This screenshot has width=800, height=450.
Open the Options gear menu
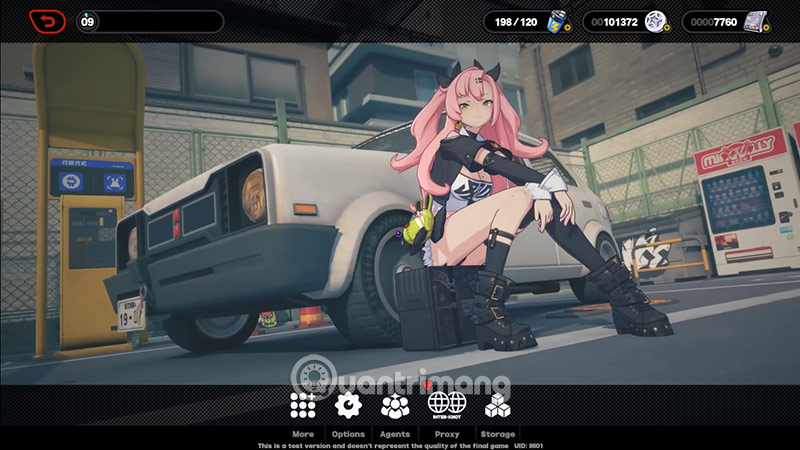click(x=348, y=405)
